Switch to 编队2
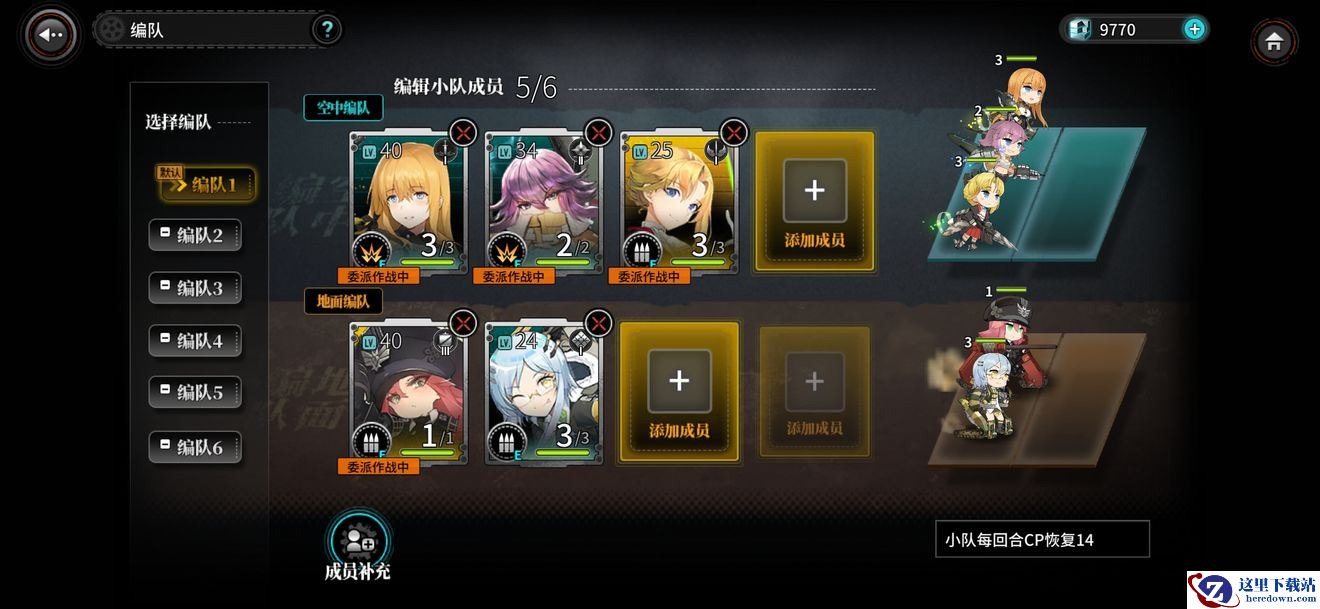 (196, 236)
